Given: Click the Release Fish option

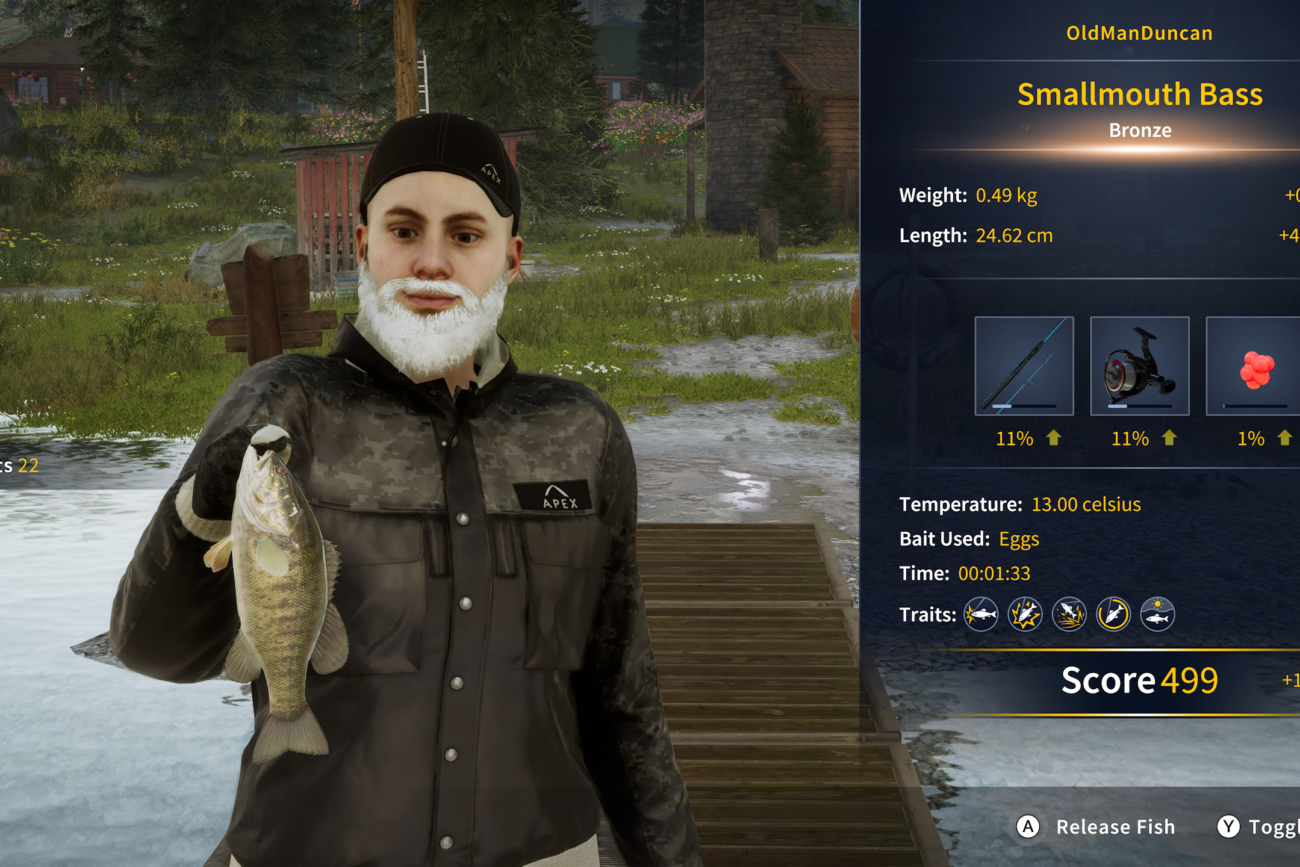Looking at the screenshot, I should (1097, 827).
